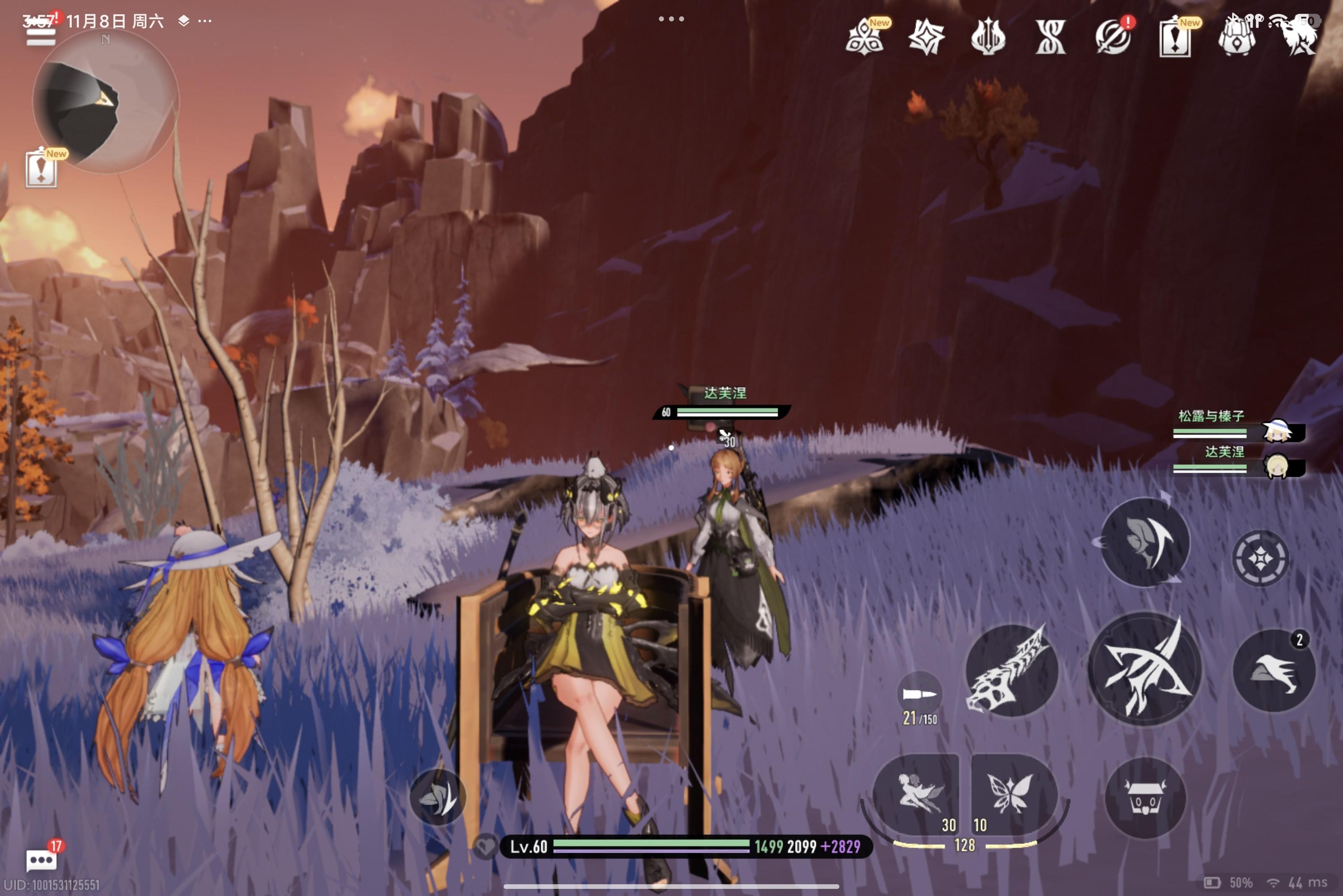Open the sword-in-circle icon with red alert

[x=1113, y=38]
